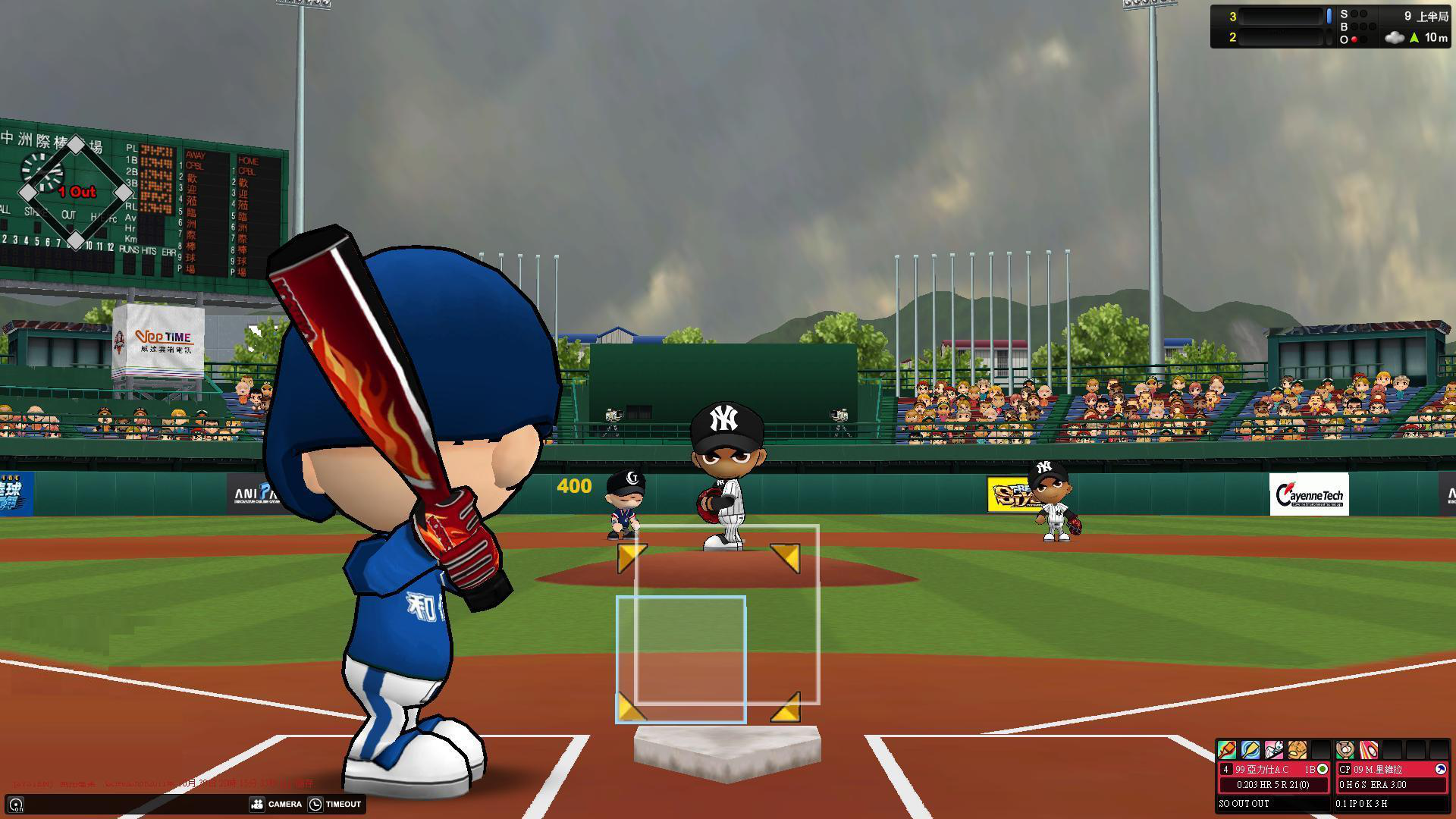Click the blue umbrella icon by the pitcher
Viewport: 1456px width, 819px height.
click(1440, 769)
